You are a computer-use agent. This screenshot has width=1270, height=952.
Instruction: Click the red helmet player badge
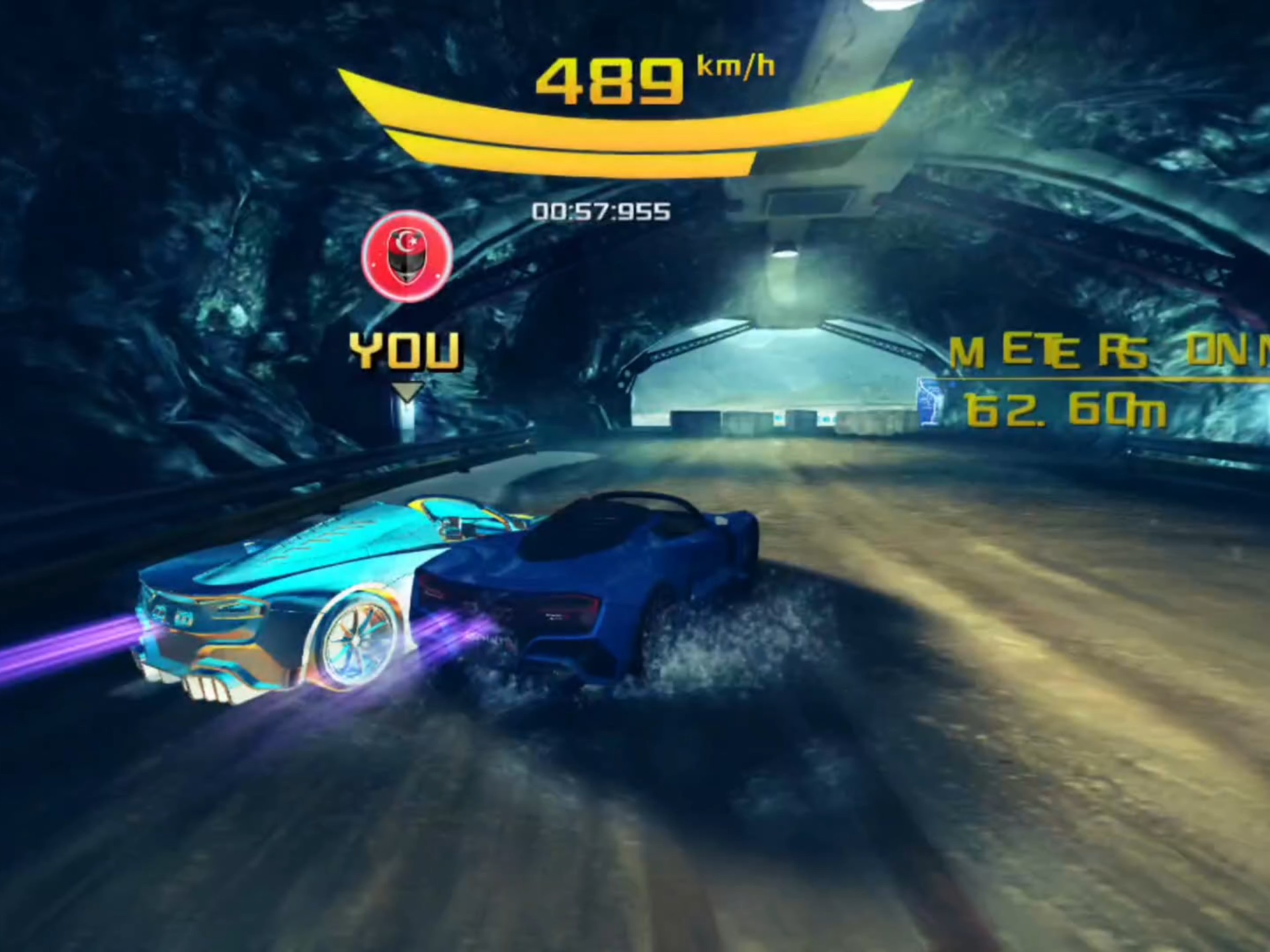[x=407, y=257]
